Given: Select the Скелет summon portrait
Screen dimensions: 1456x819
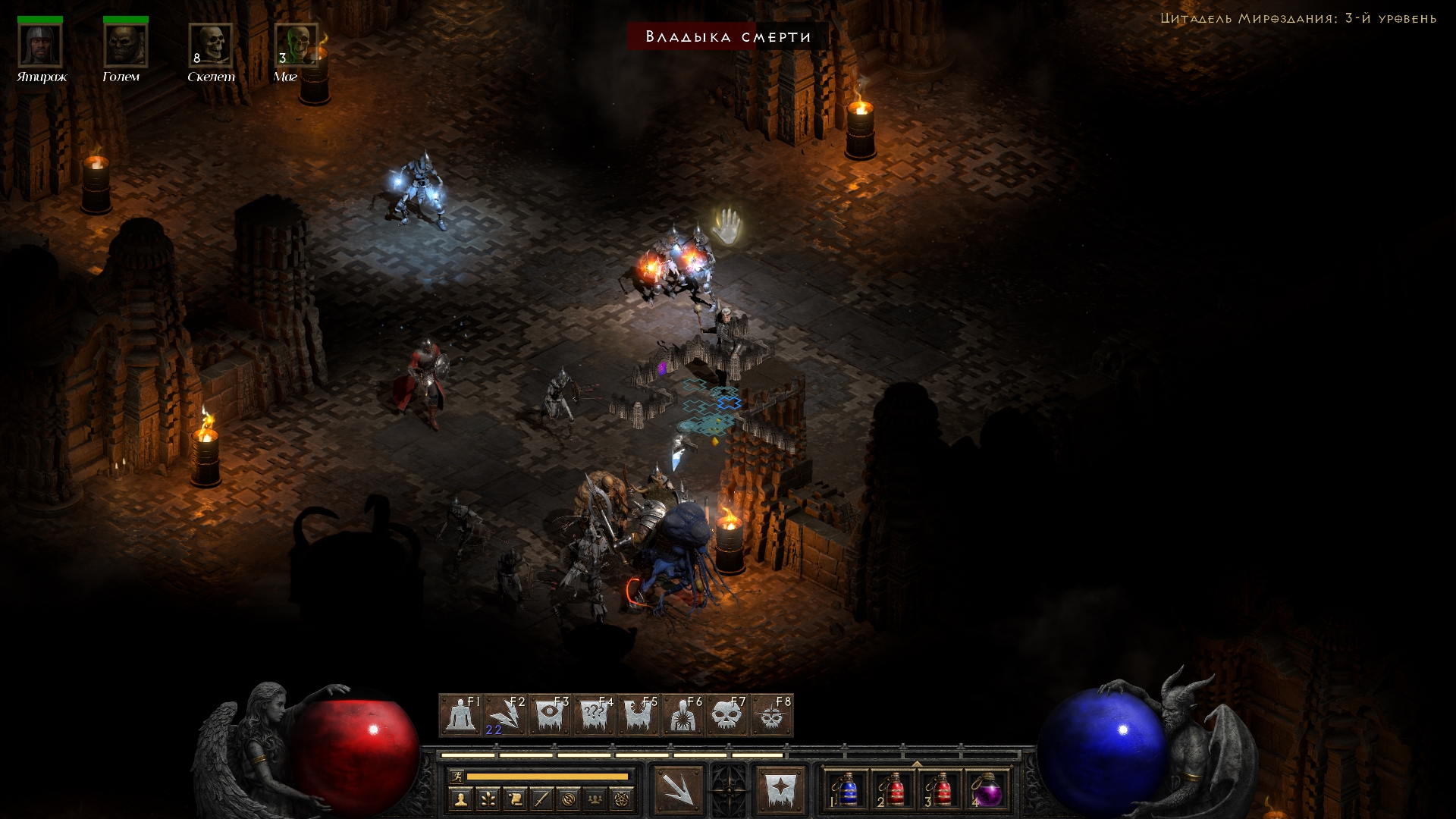Looking at the screenshot, I should pos(211,45).
